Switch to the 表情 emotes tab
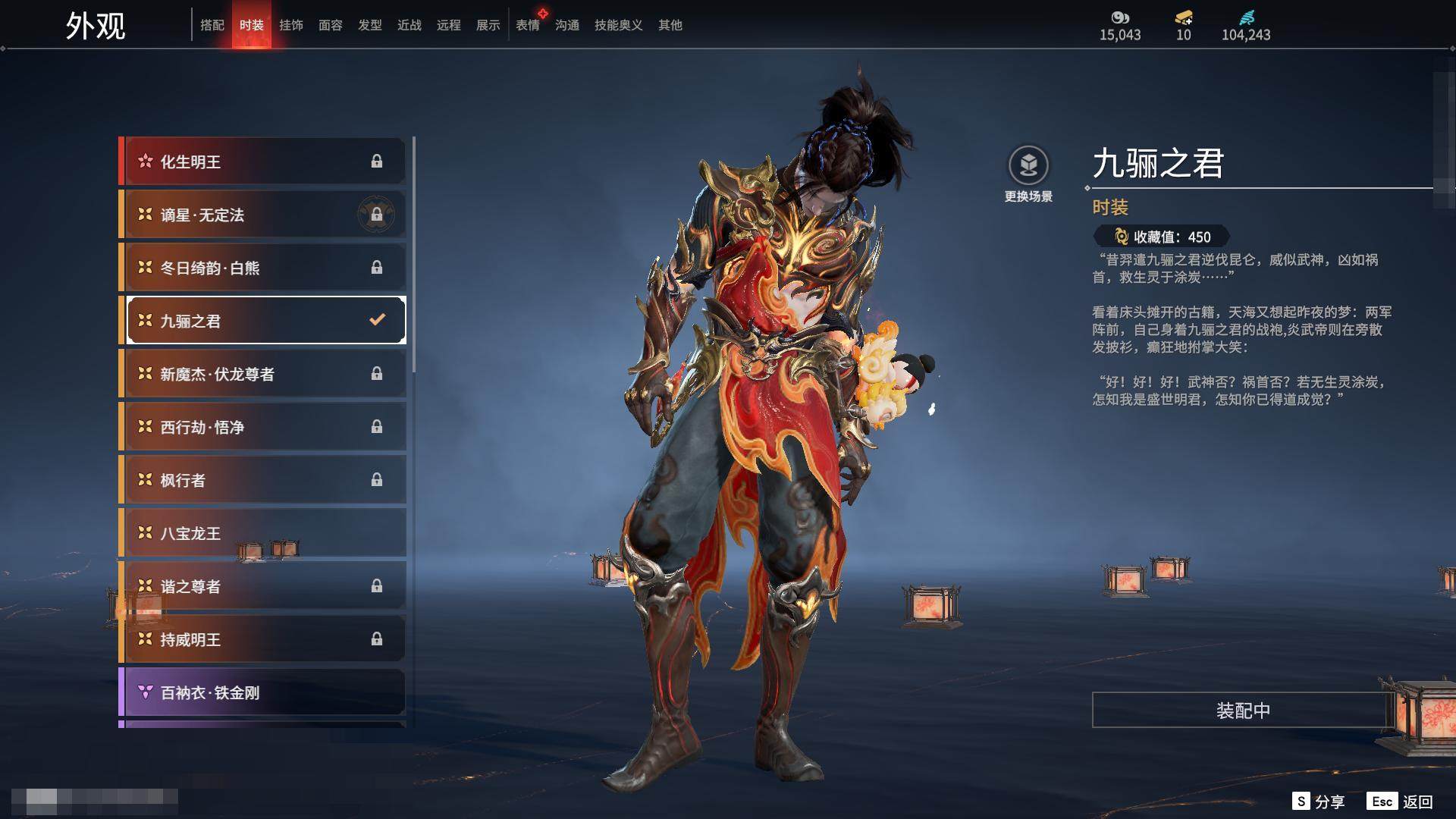Screen dimensions: 1456x819 527,25
